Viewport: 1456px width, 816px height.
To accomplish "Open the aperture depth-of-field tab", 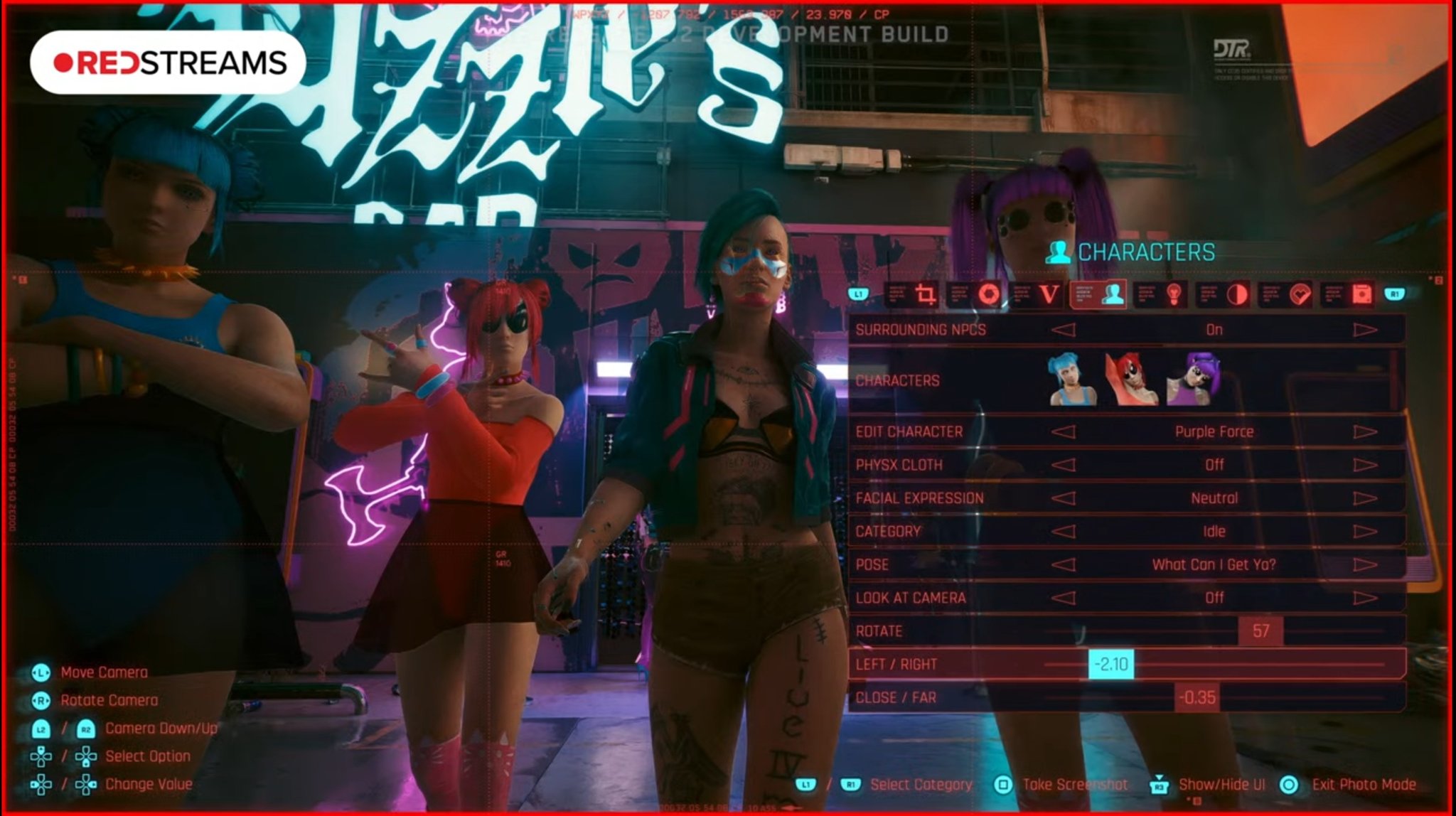I will 987,294.
